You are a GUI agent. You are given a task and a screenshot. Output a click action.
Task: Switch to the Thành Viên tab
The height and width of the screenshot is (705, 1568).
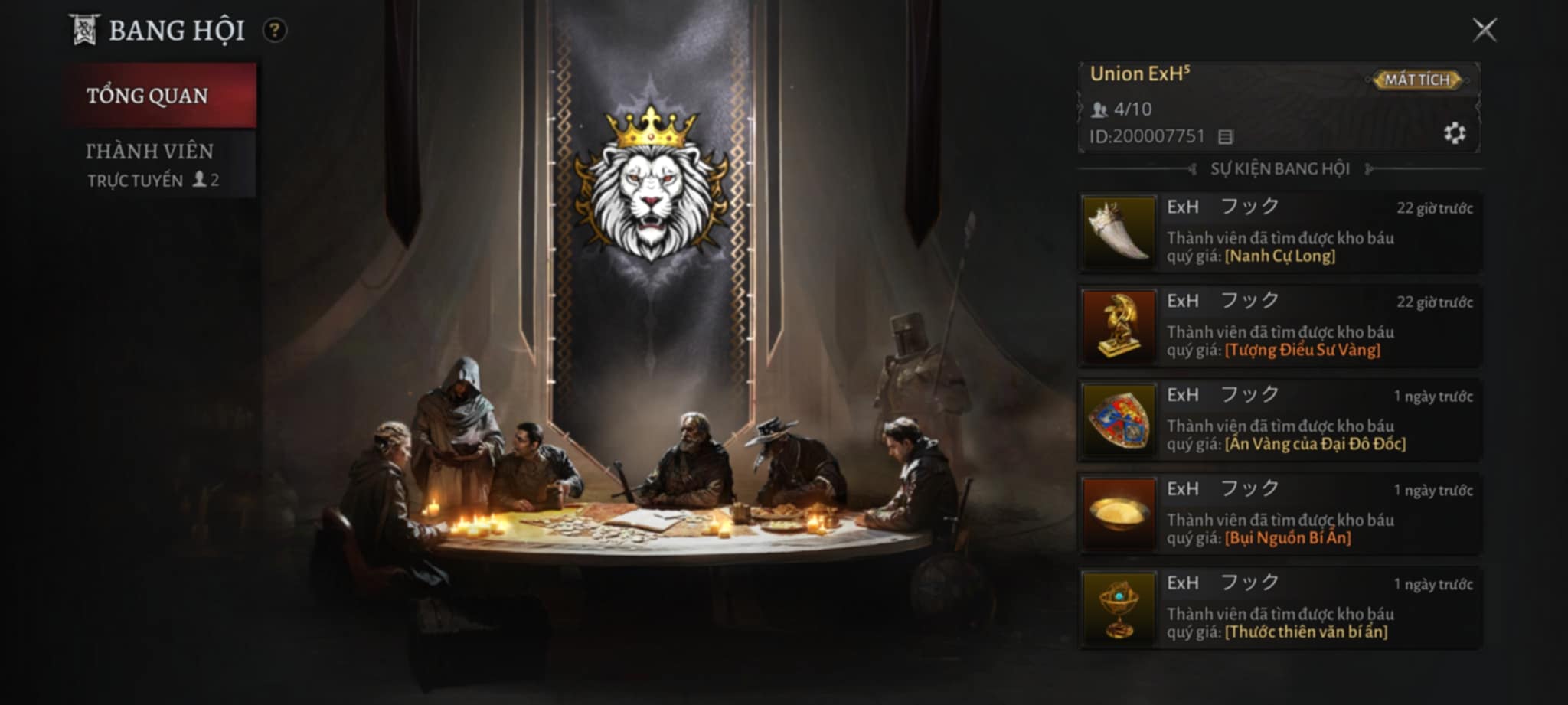151,151
